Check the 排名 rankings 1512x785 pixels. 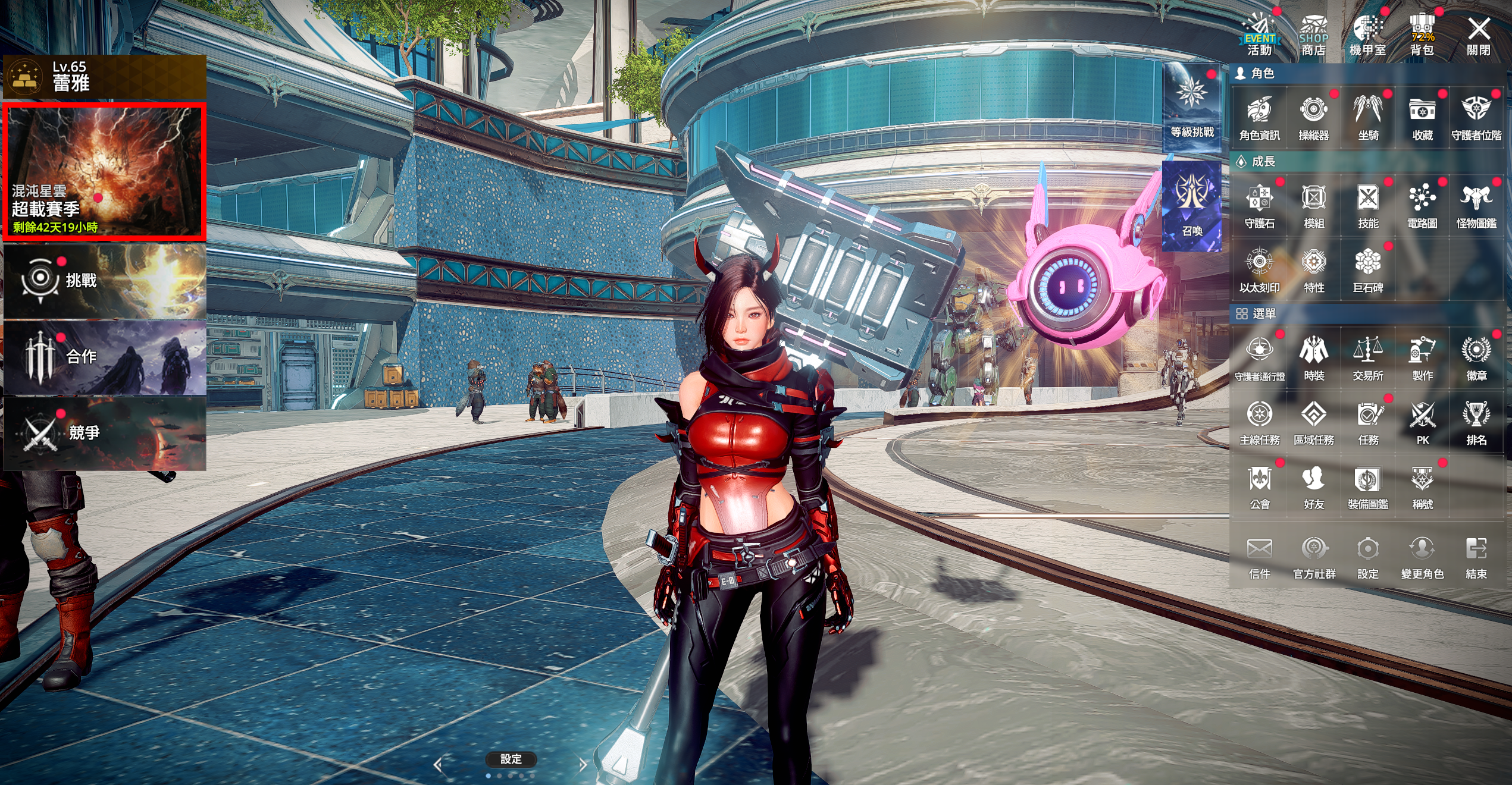(x=1476, y=422)
